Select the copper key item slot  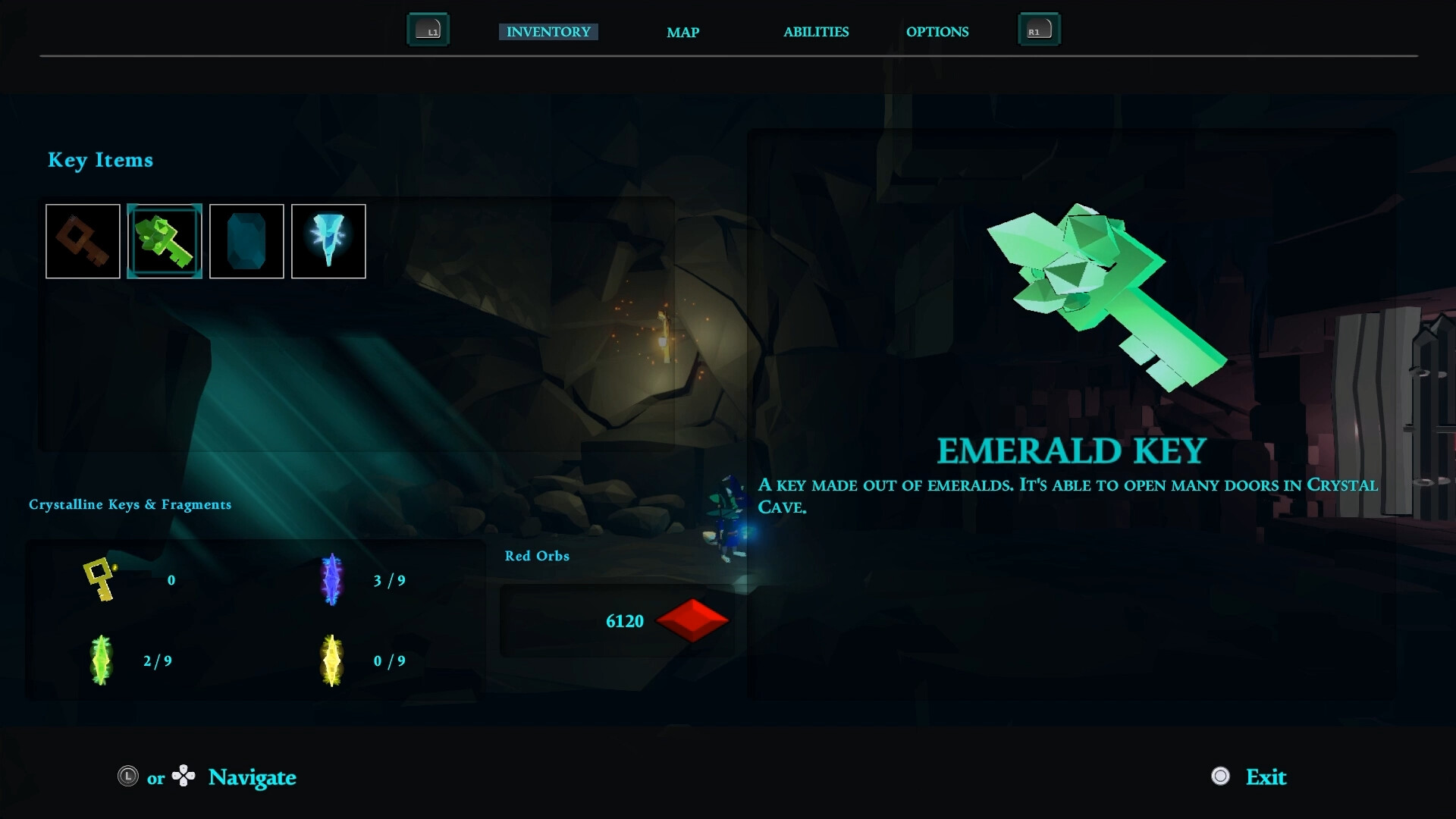[83, 241]
